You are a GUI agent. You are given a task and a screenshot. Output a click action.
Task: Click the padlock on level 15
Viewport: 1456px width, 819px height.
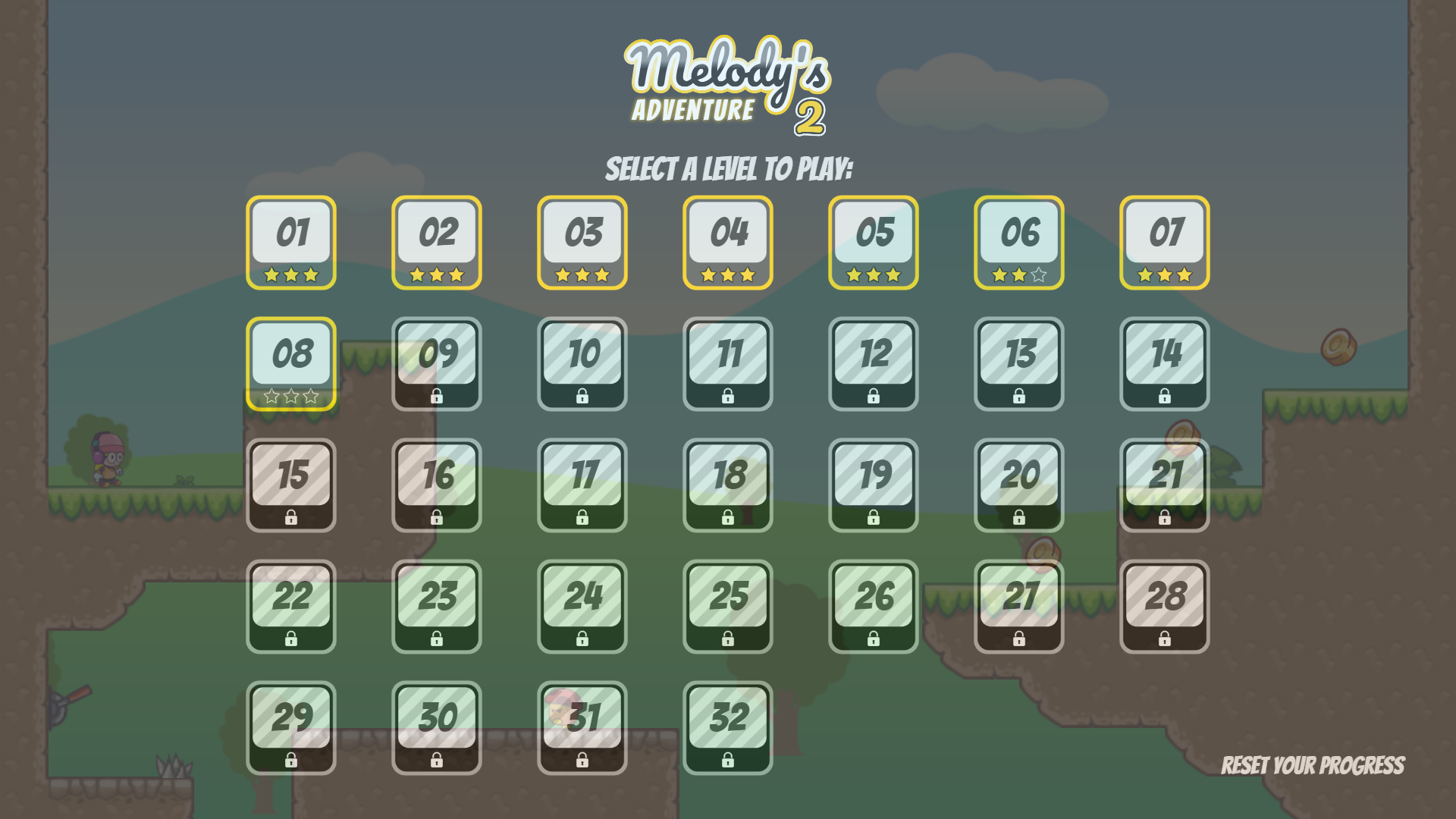point(292,518)
